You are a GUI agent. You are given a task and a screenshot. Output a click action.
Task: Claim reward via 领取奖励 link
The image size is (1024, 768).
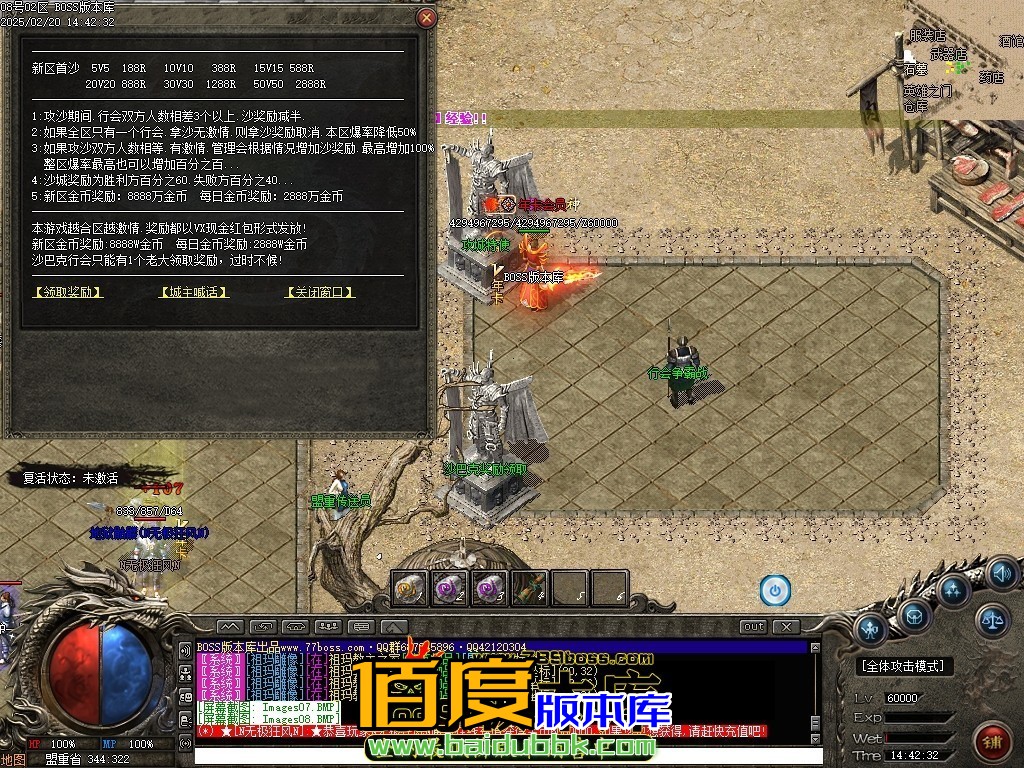(x=68, y=292)
